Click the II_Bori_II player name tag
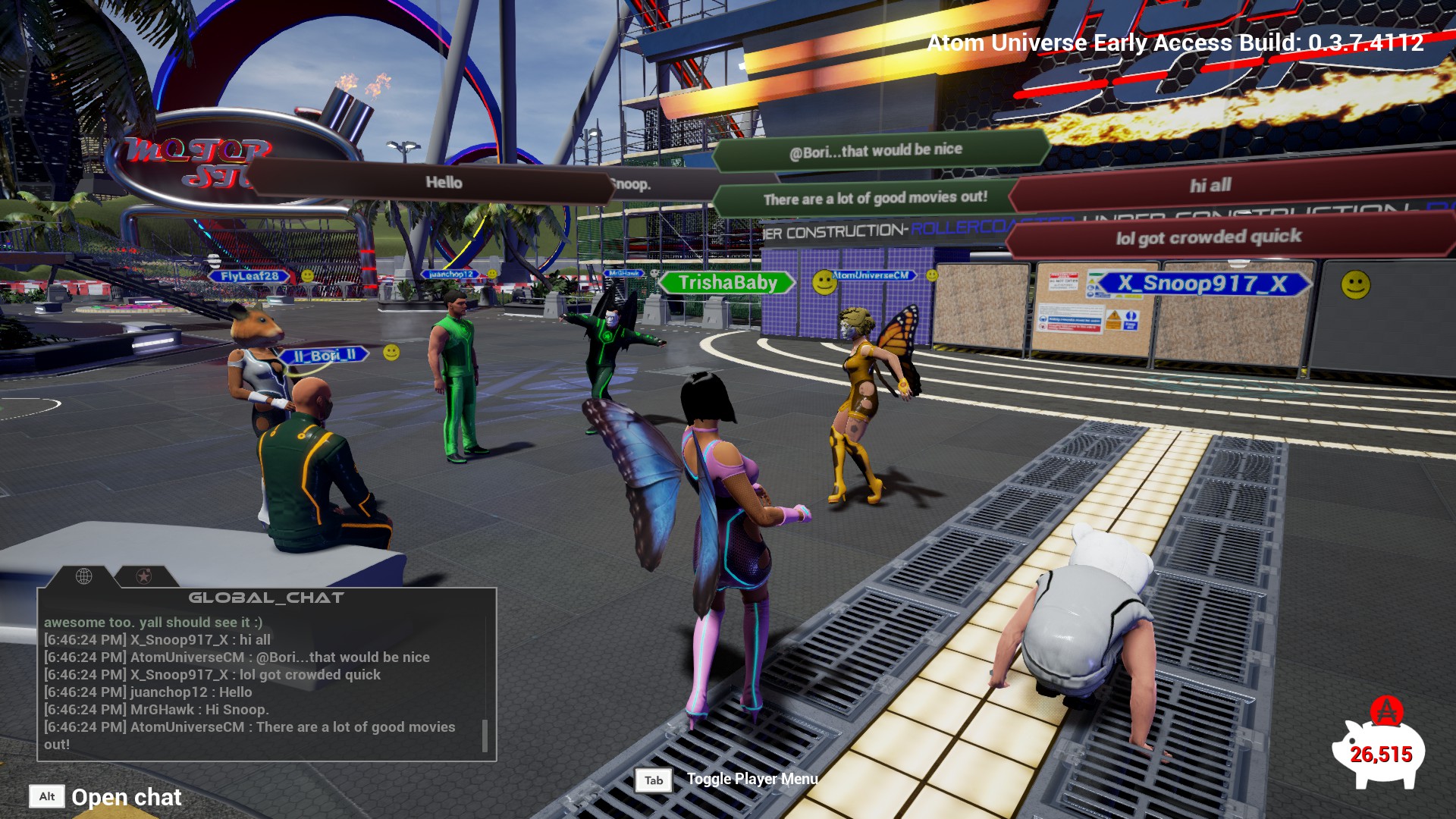 324,355
